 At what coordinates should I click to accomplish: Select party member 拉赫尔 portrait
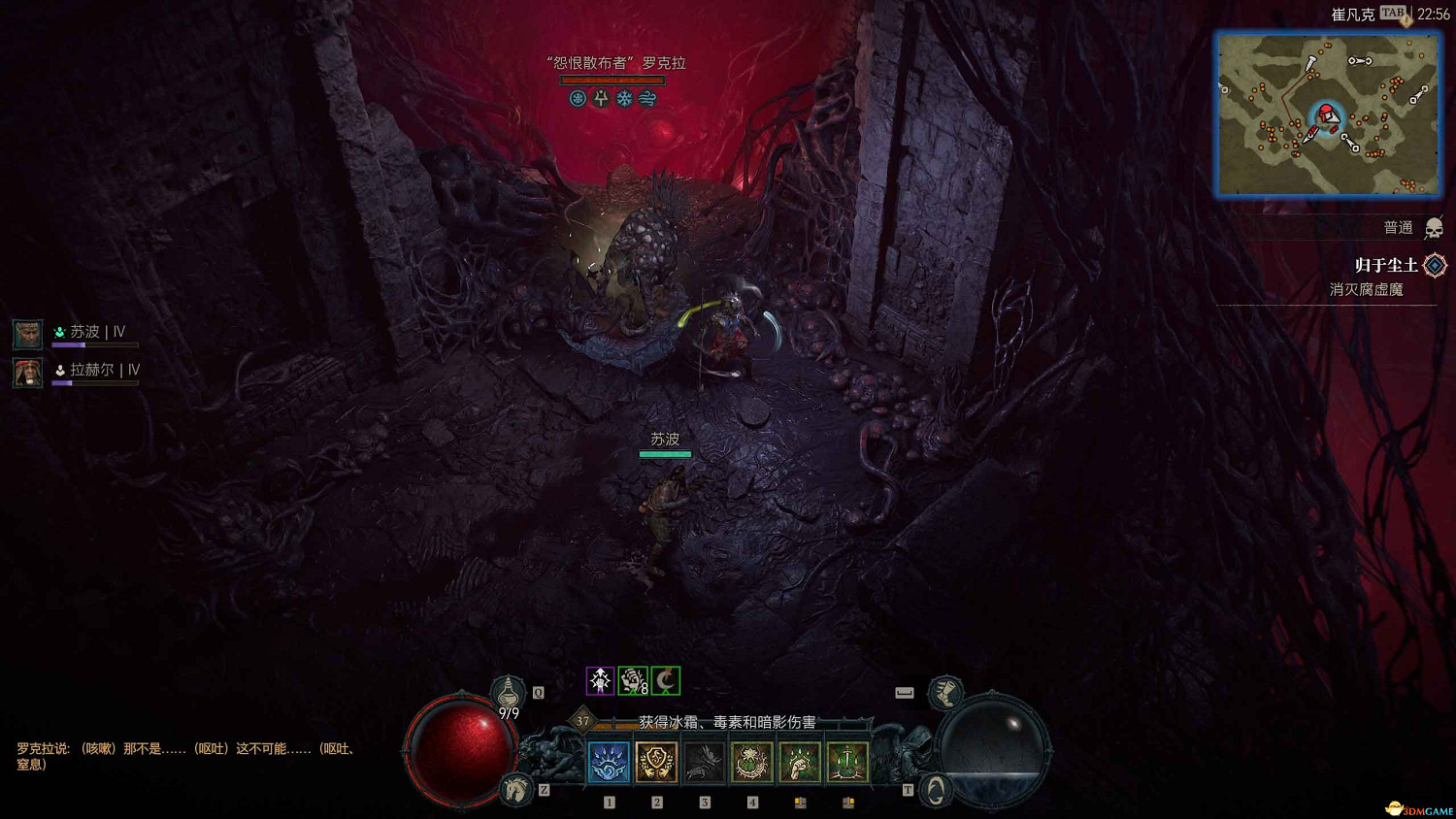(27, 372)
